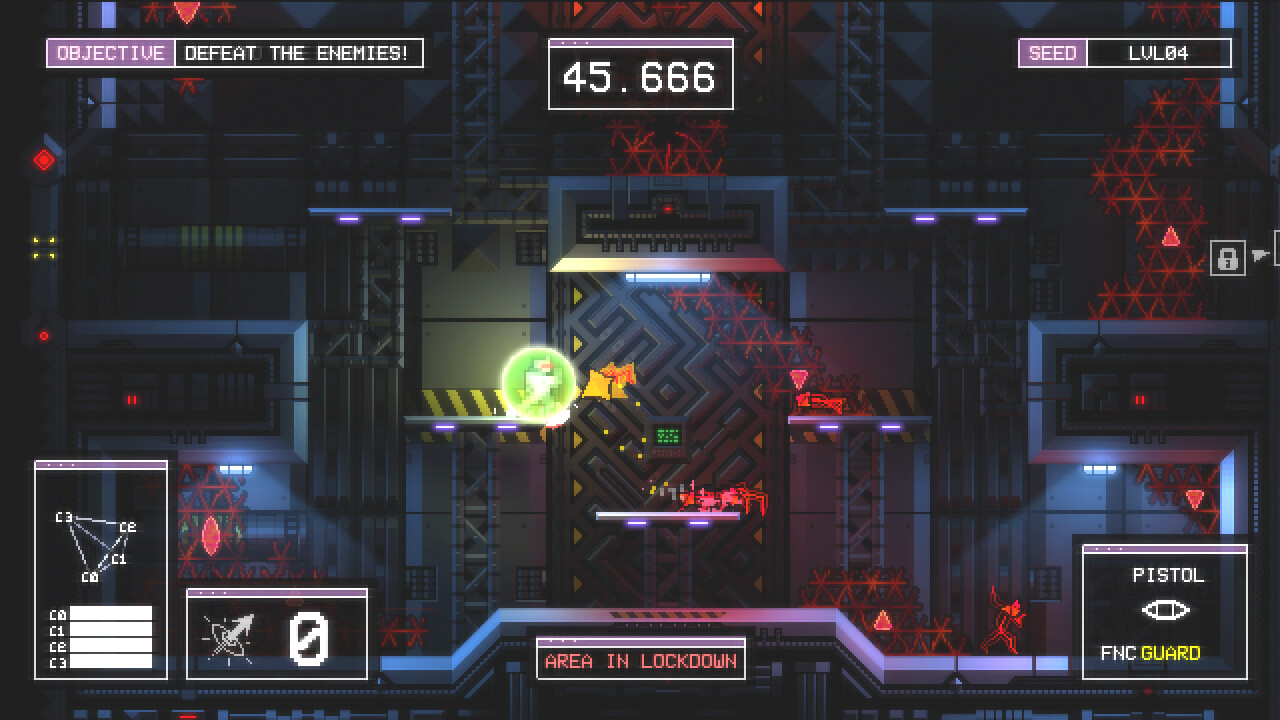The height and width of the screenshot is (720, 1280).
Task: Select the OBJECTIVE label tab
Action: [x=110, y=53]
